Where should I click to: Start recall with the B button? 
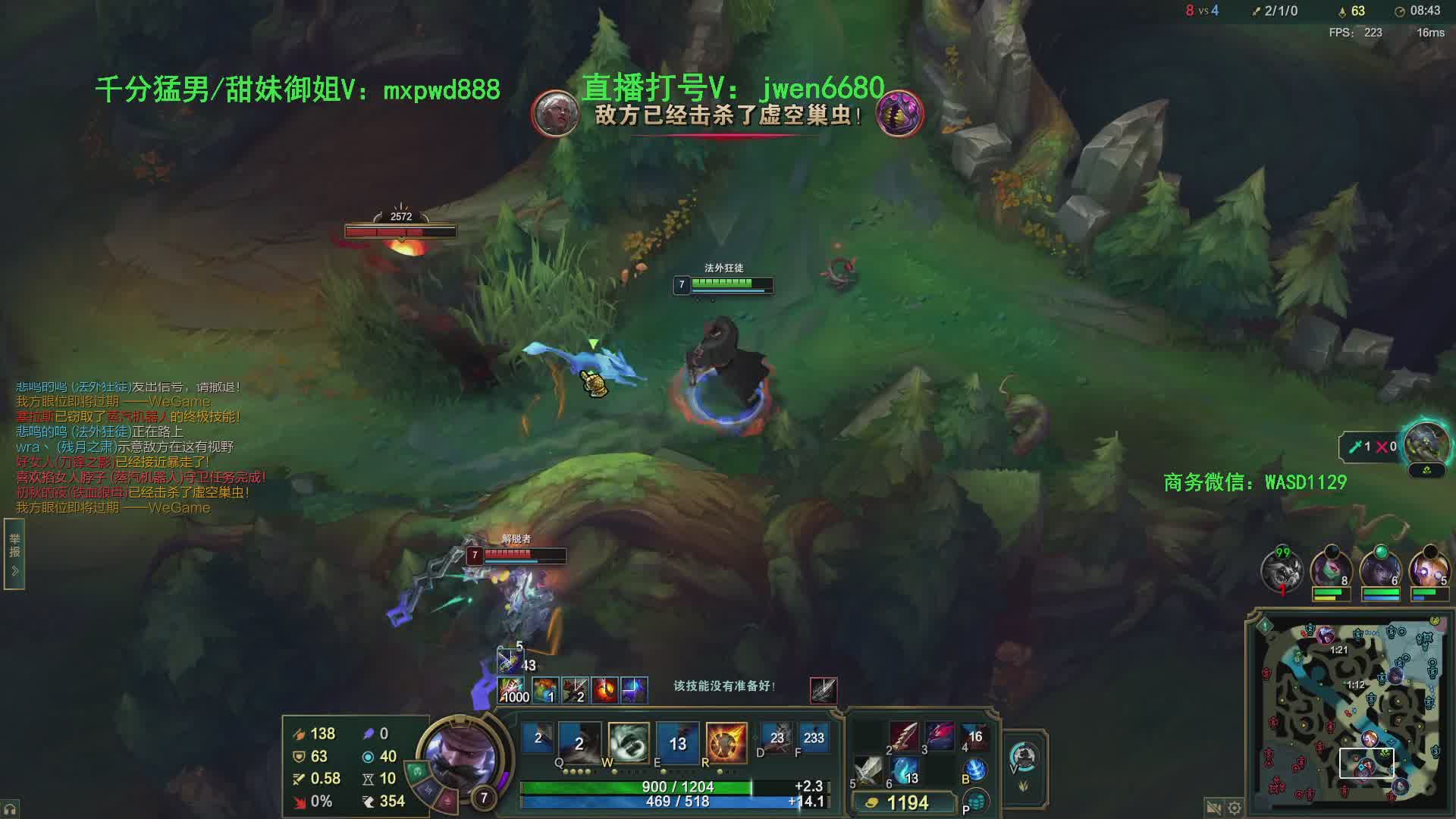[x=976, y=770]
